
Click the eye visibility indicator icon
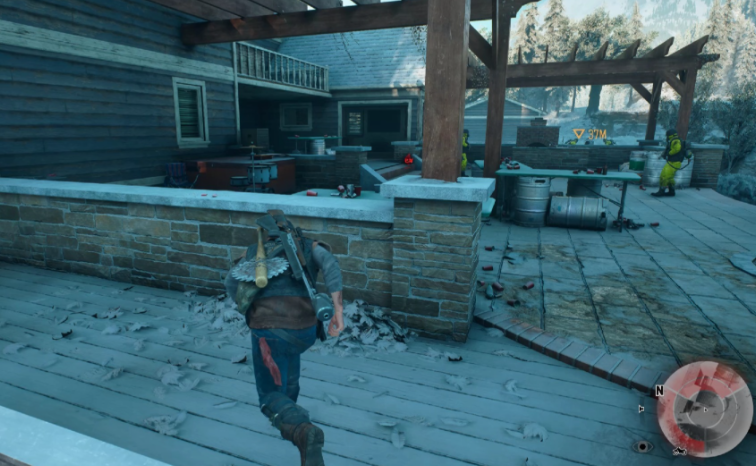click(x=641, y=446)
